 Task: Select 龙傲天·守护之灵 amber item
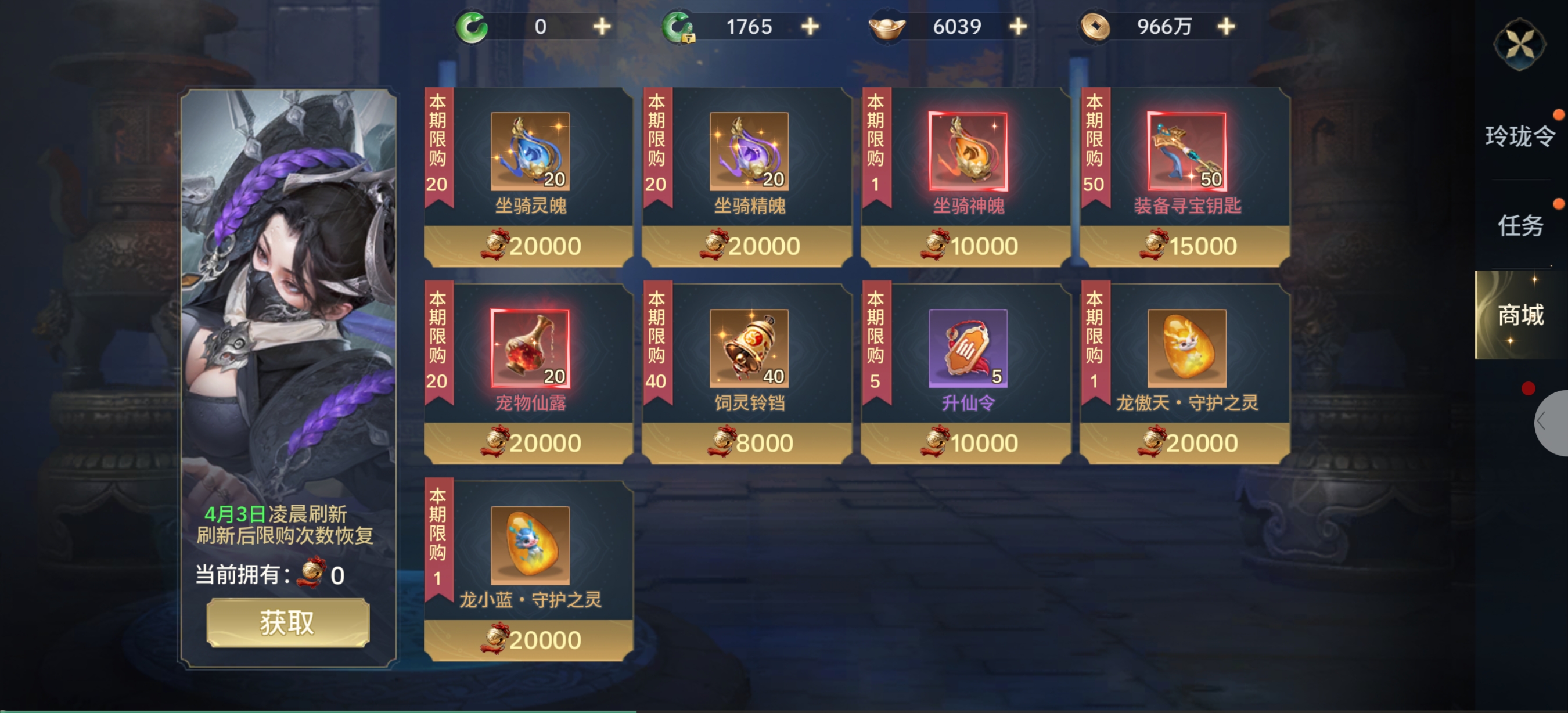pyautogui.click(x=1186, y=348)
